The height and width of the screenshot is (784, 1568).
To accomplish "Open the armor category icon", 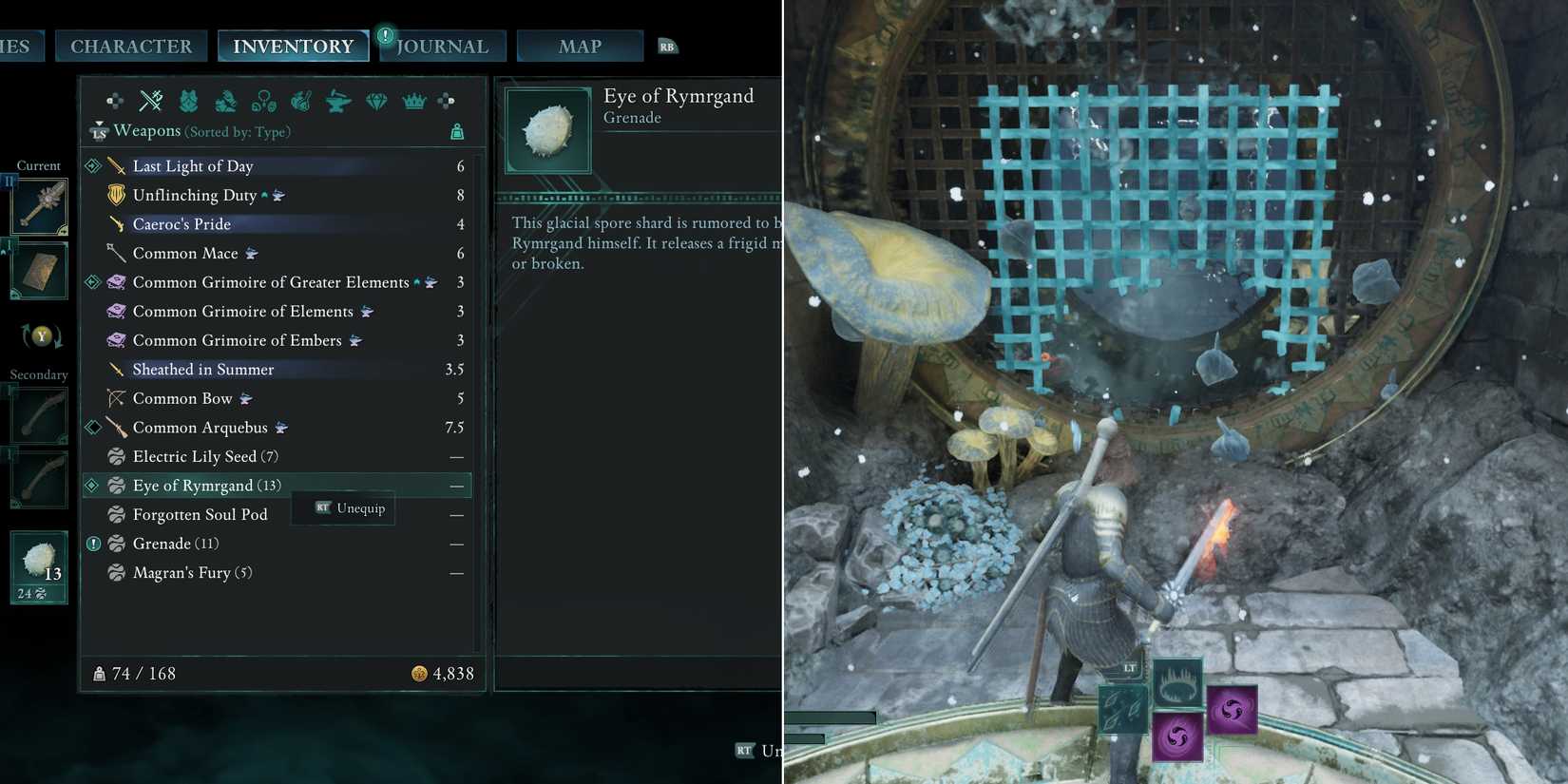I will pos(187,101).
